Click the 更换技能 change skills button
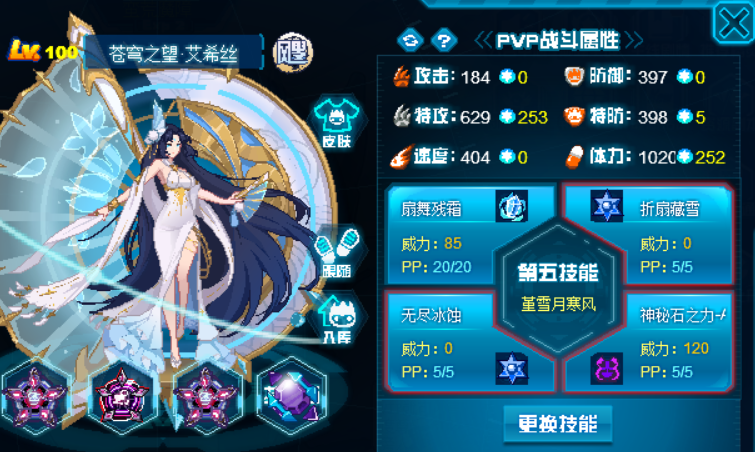 (x=558, y=424)
